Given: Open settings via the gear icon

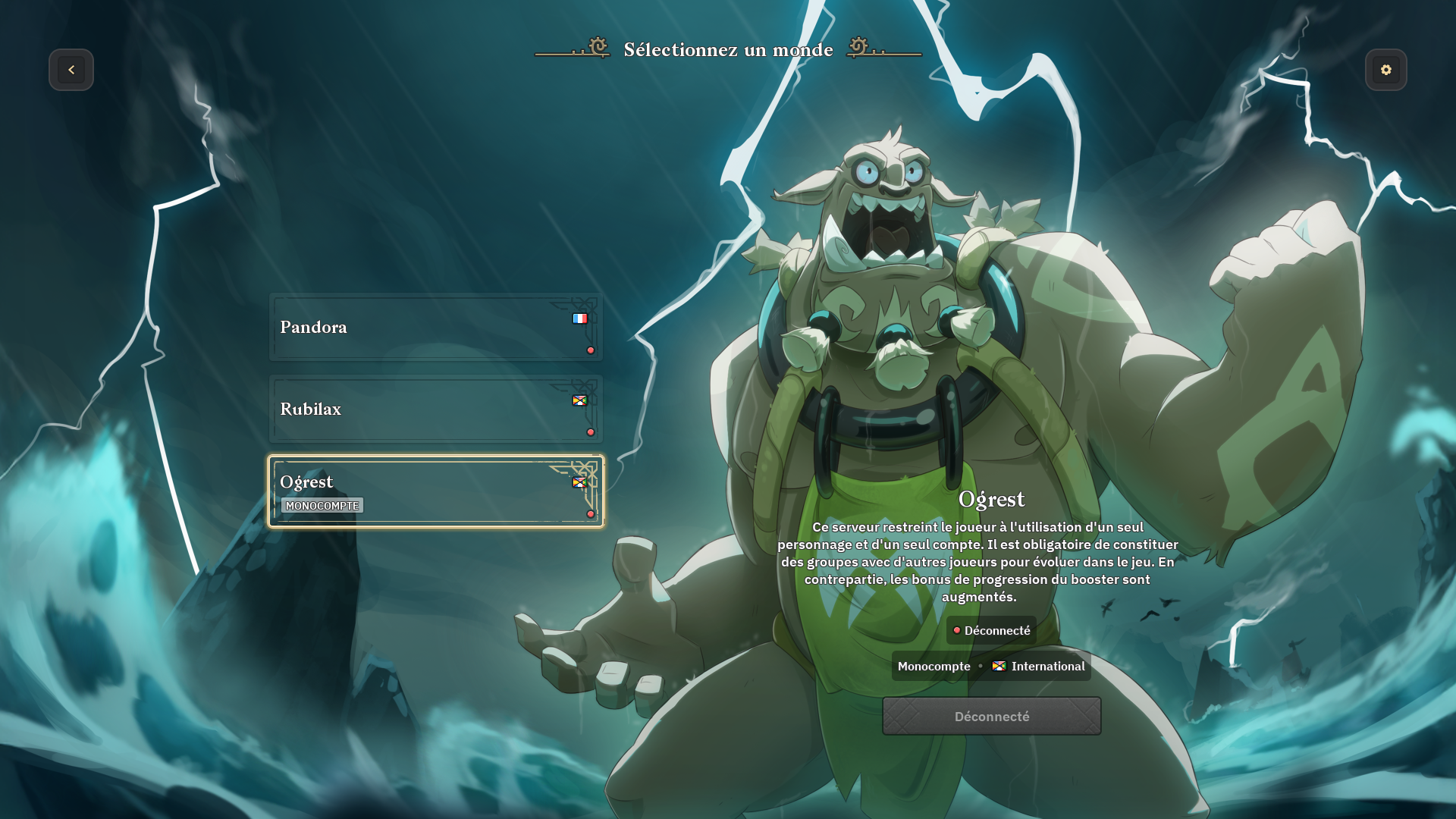Looking at the screenshot, I should [1385, 70].
